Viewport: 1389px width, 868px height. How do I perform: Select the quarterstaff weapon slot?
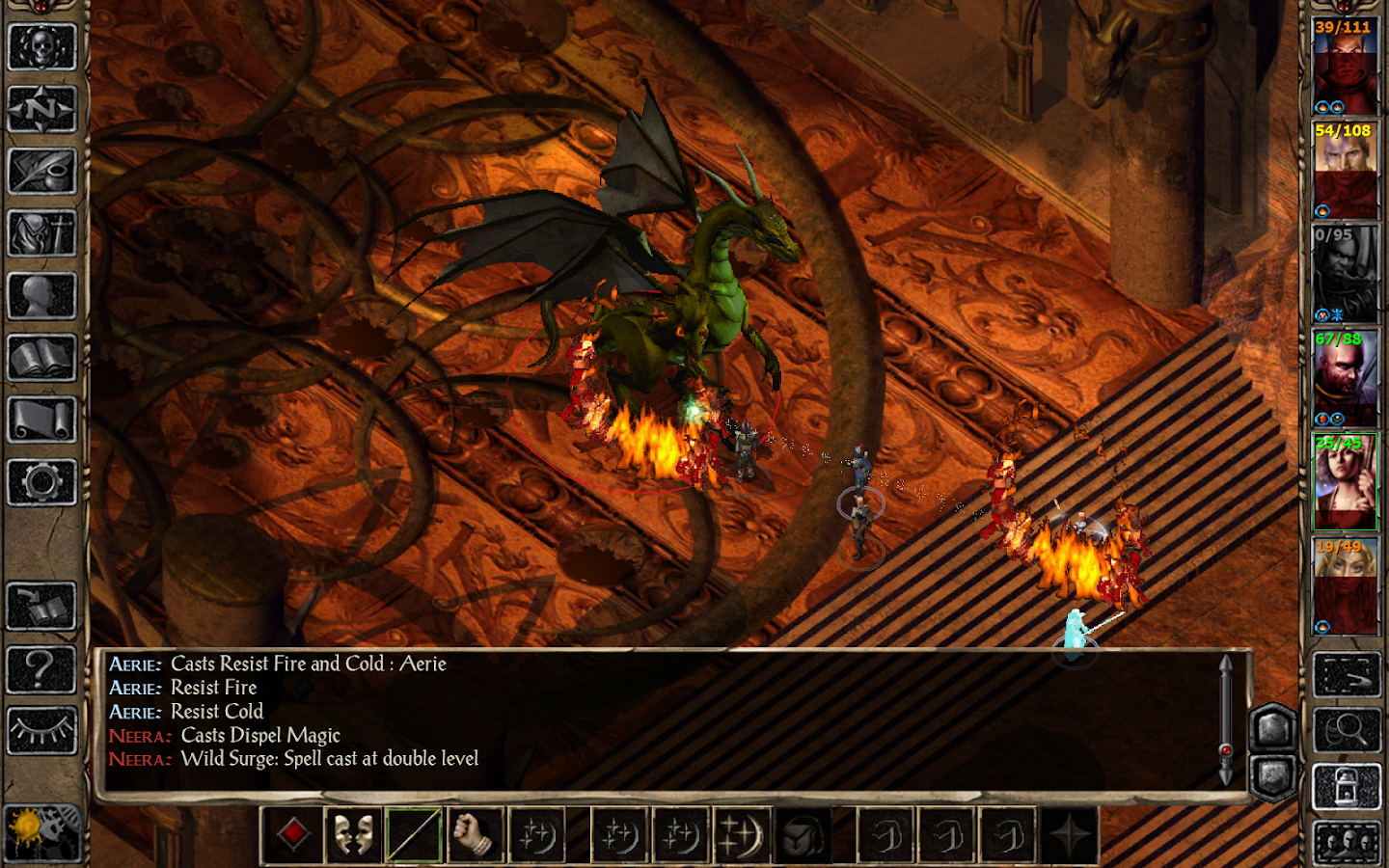click(x=414, y=834)
